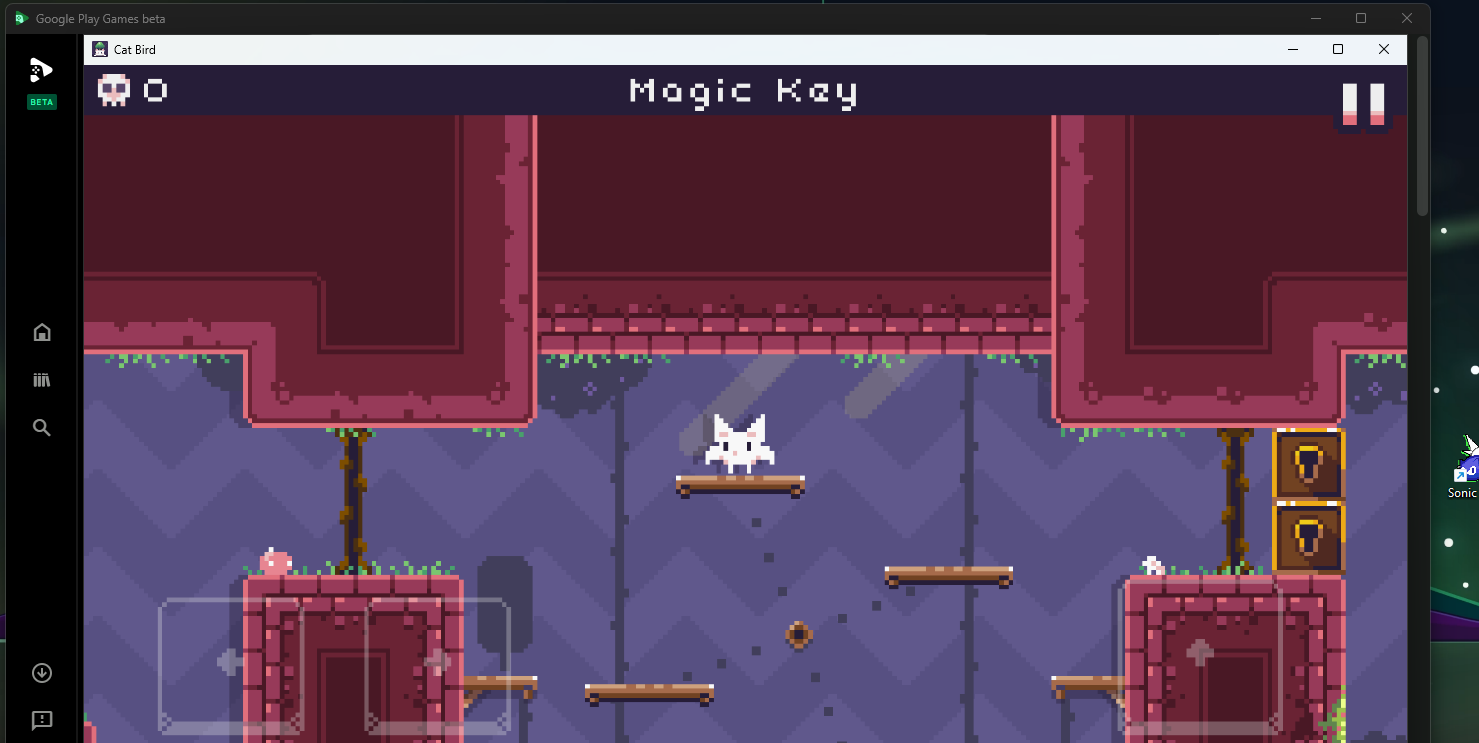Click the Cat Bird icon in the title bar
The width and height of the screenshot is (1479, 743).
100,48
